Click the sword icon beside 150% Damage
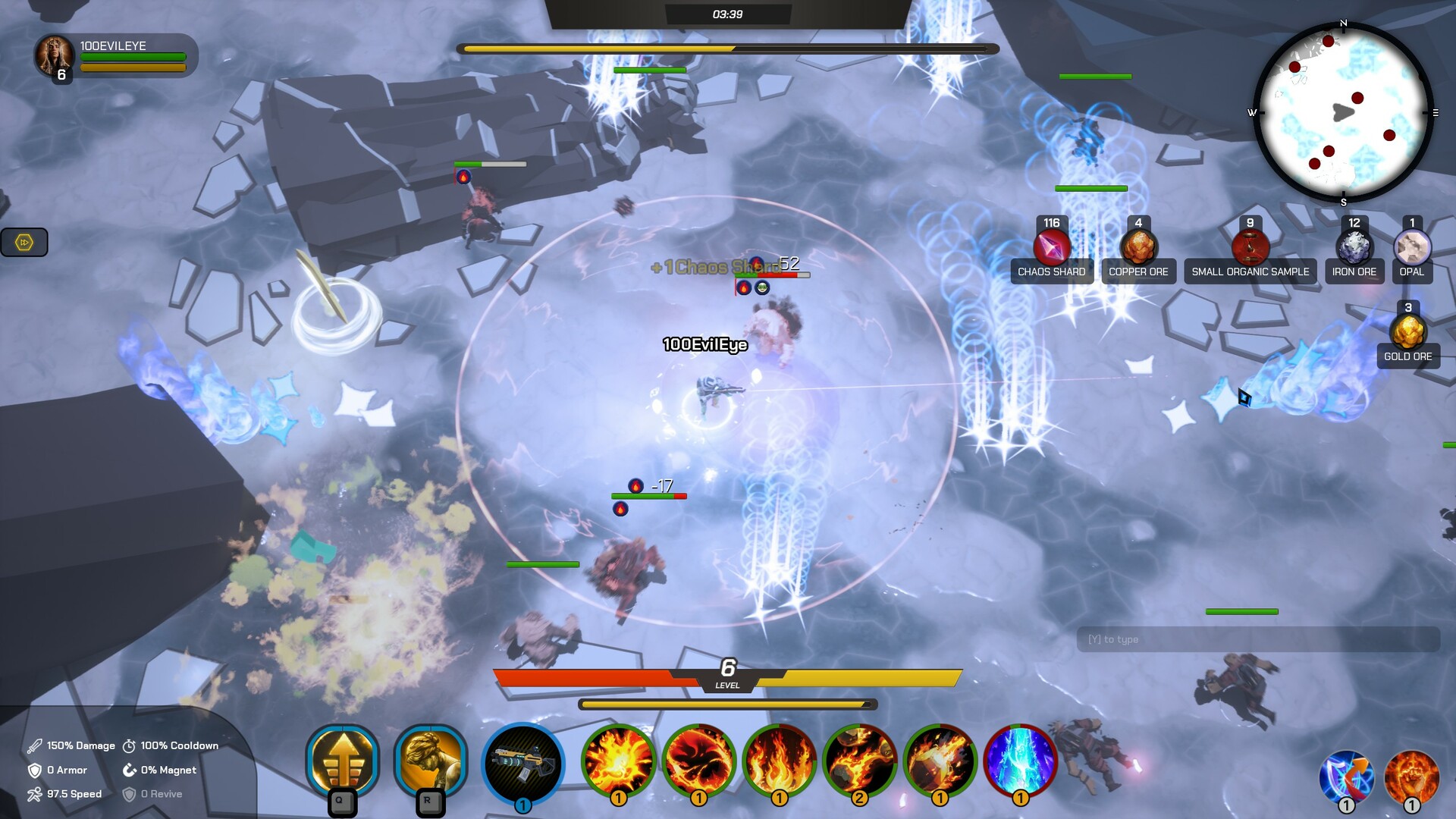Viewport: 1456px width, 819px height. click(x=33, y=745)
